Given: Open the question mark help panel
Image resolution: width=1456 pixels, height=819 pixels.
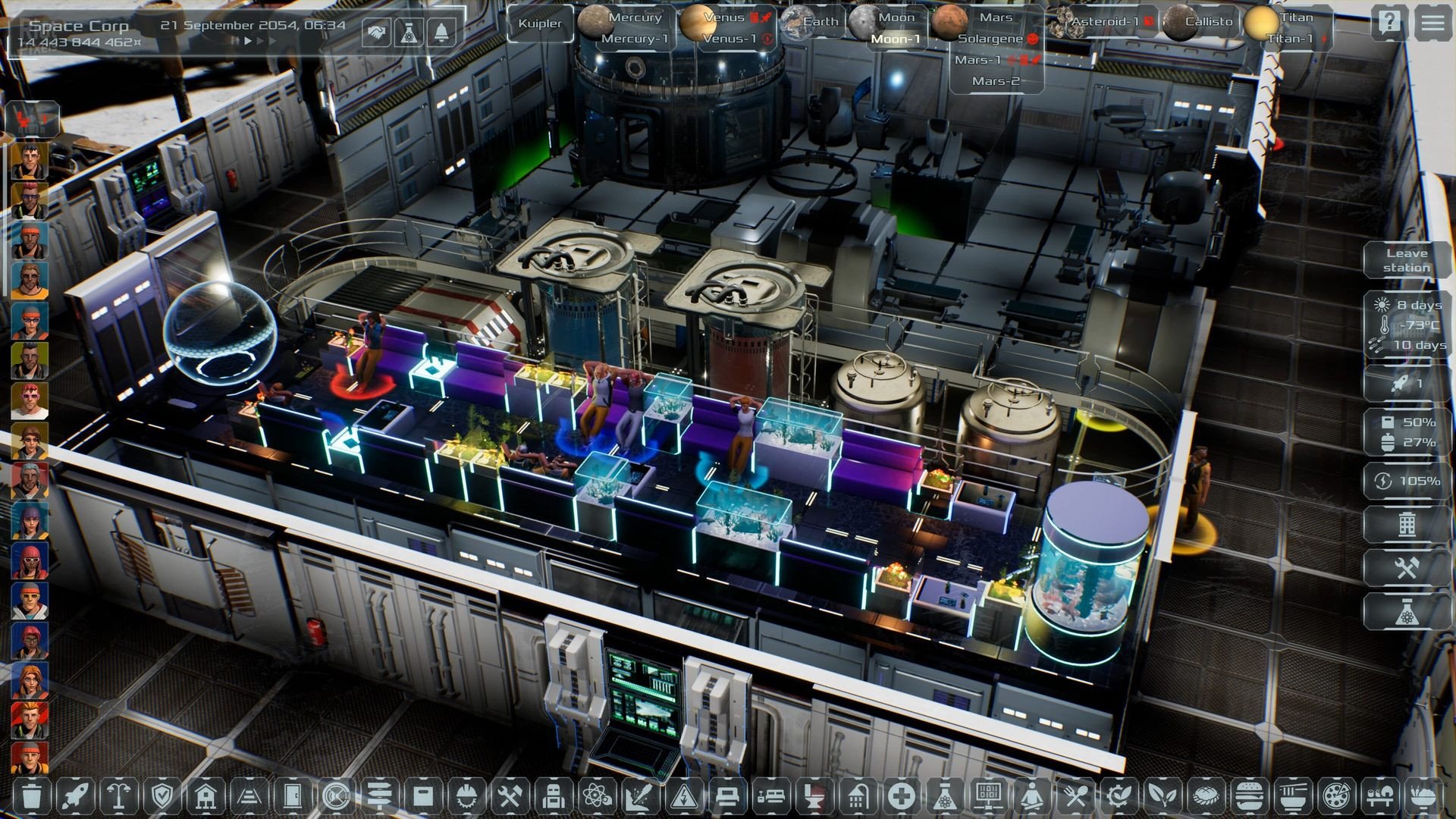Looking at the screenshot, I should coord(1389,23).
